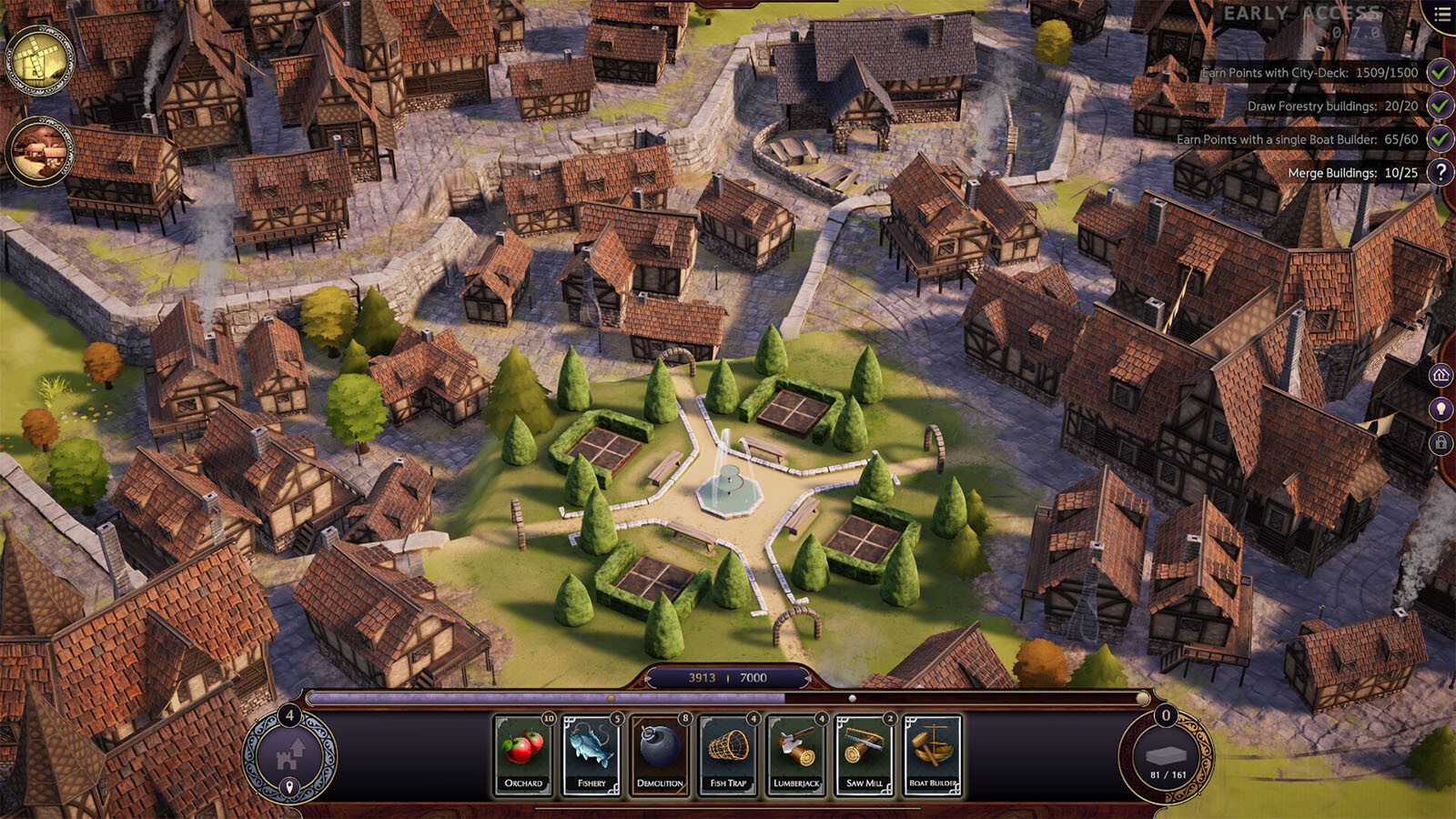Open the list menu in the top corner
The height and width of the screenshot is (819, 1456).
point(1442,15)
